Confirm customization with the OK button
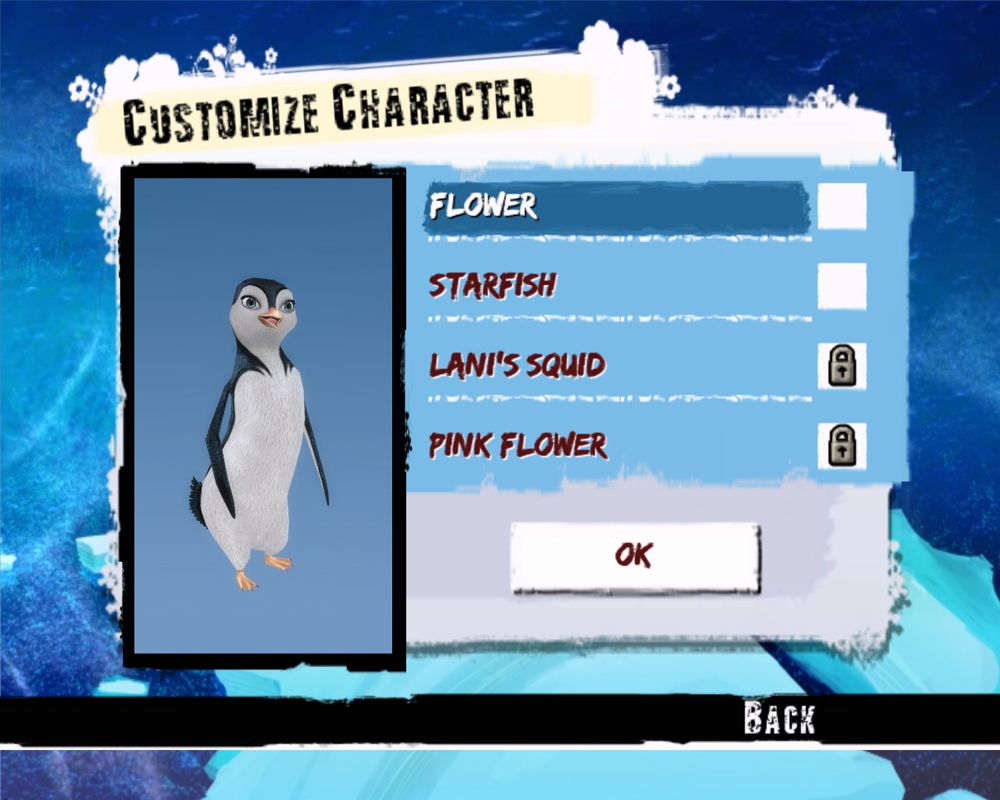 pos(635,556)
